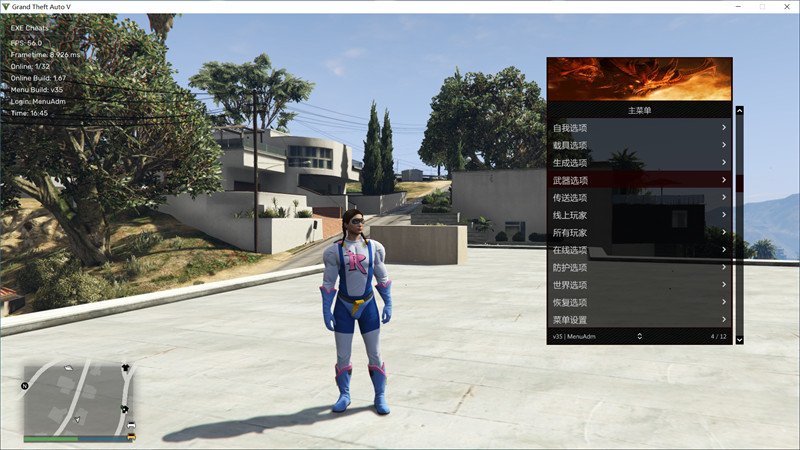
Task: Select the t-shirt clothing store blip on minimap
Action: [125, 368]
